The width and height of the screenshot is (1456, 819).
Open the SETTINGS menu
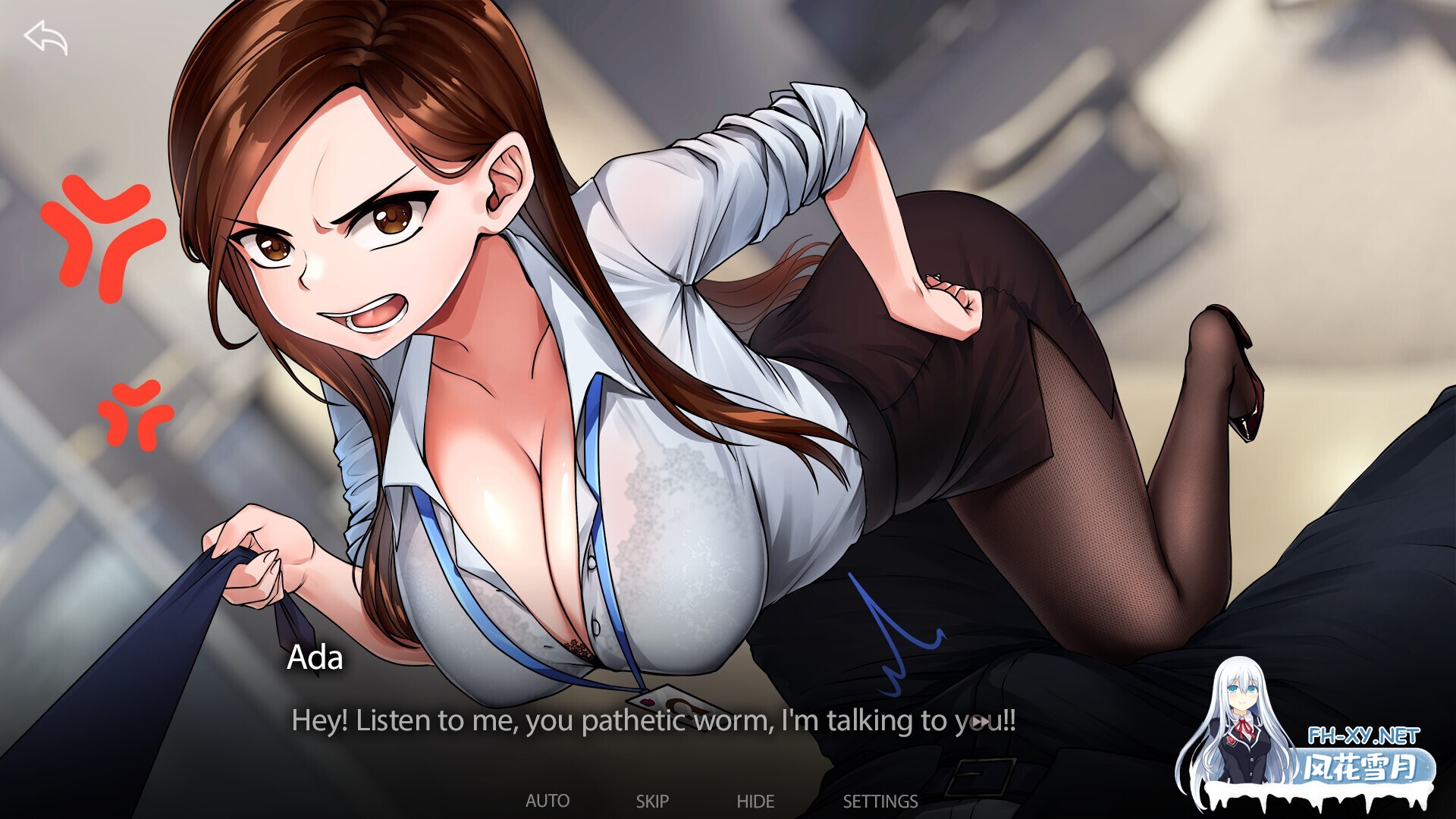coord(880,801)
